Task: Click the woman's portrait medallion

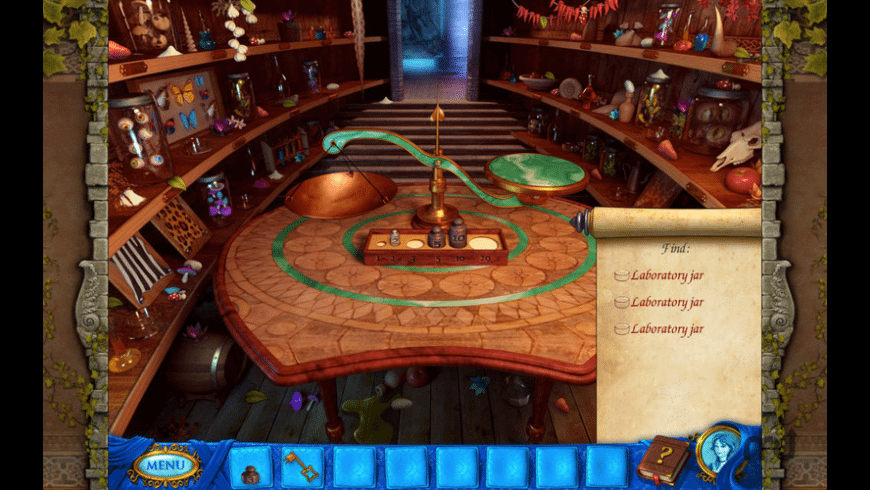Action: click(718, 452)
